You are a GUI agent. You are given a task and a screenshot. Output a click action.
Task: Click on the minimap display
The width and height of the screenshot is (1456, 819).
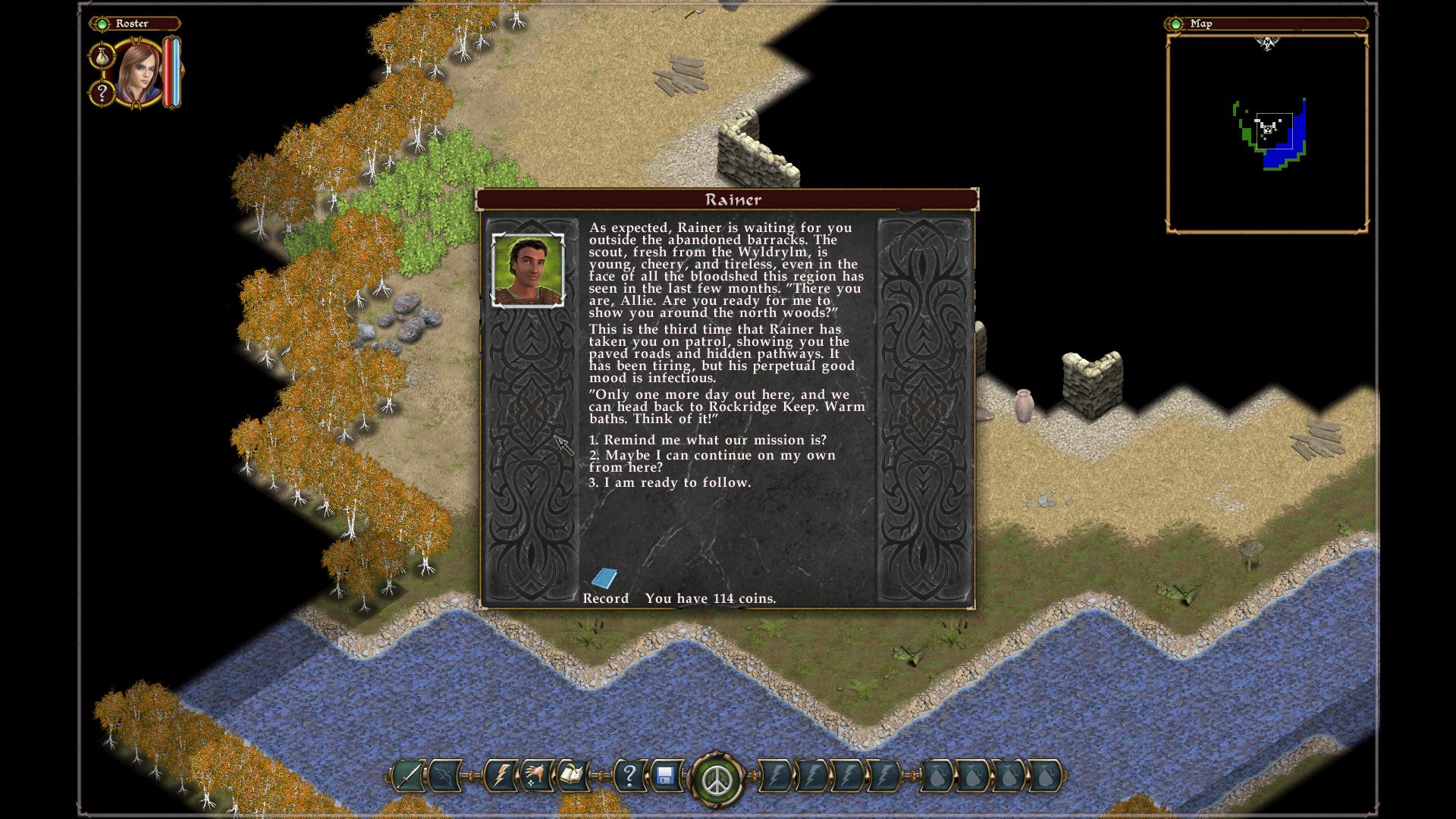tap(1266, 133)
